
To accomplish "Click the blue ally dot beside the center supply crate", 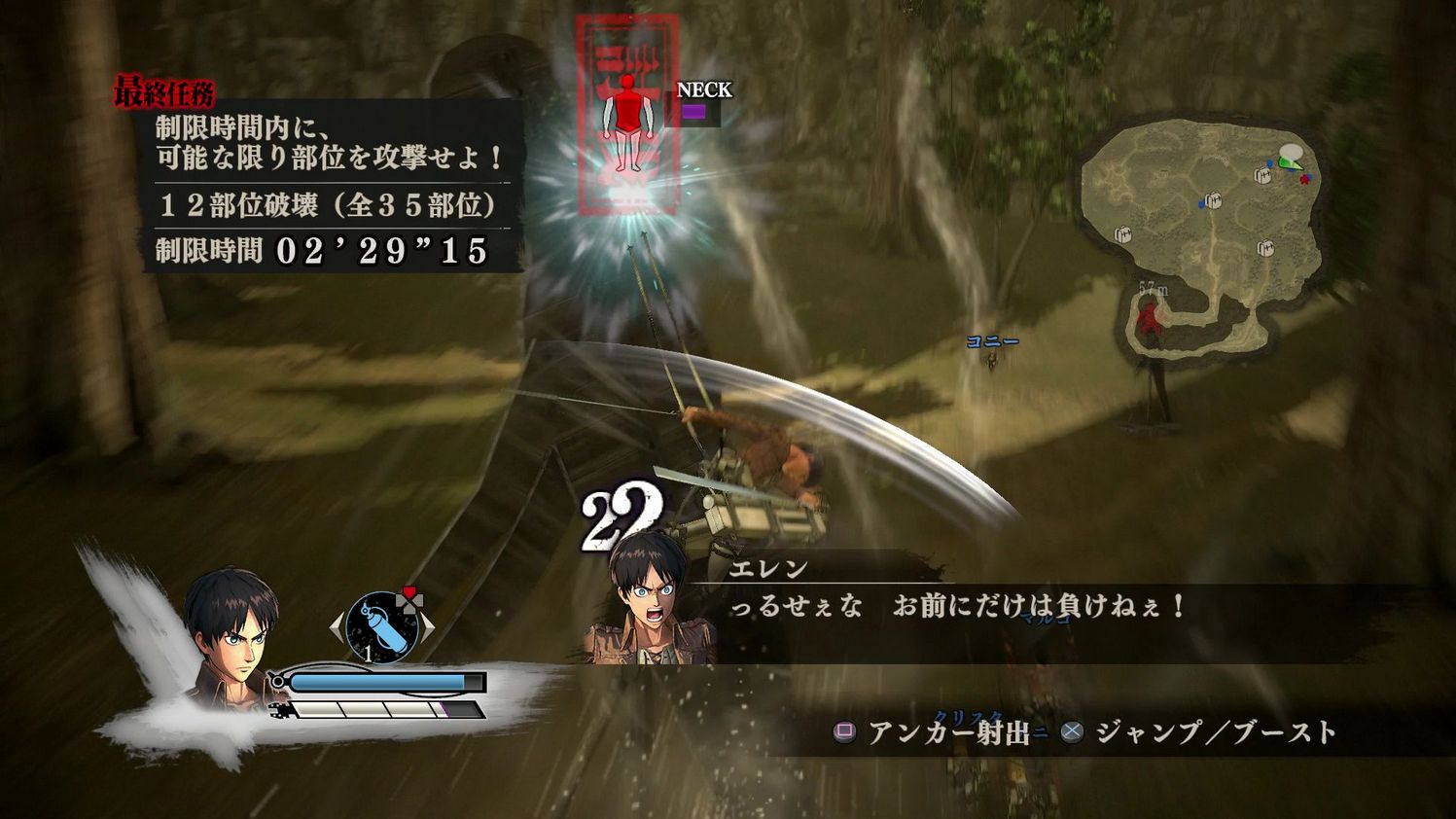I will (x=1201, y=204).
